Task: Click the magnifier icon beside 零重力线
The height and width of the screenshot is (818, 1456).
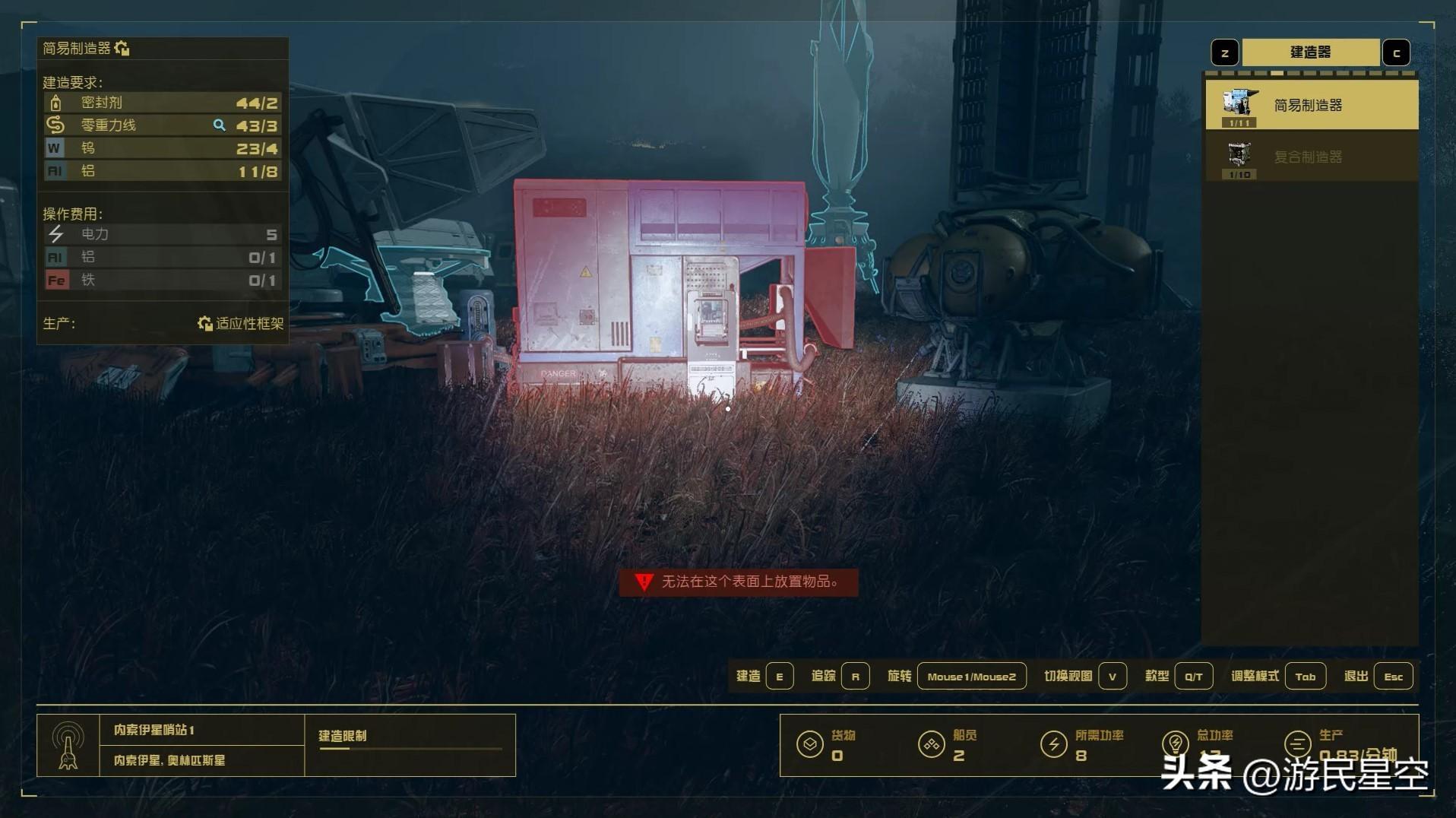Action: [x=220, y=125]
